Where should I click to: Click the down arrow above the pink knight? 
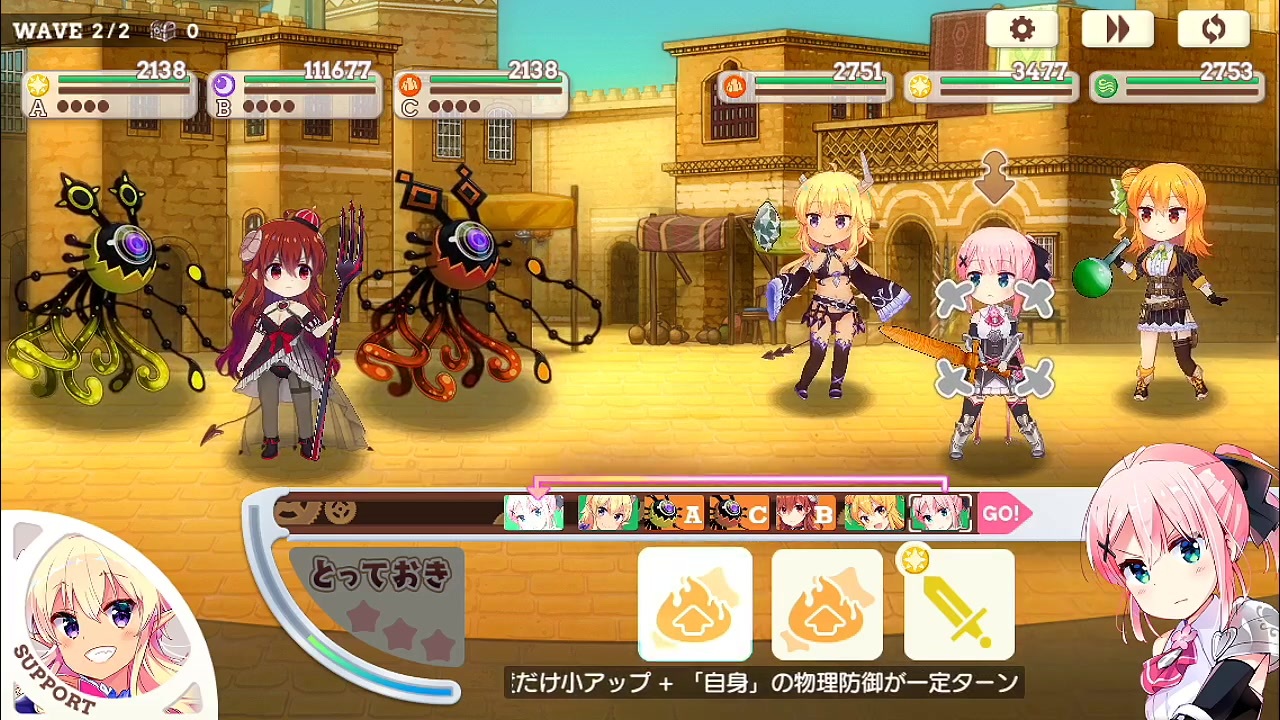pyautogui.click(x=993, y=178)
